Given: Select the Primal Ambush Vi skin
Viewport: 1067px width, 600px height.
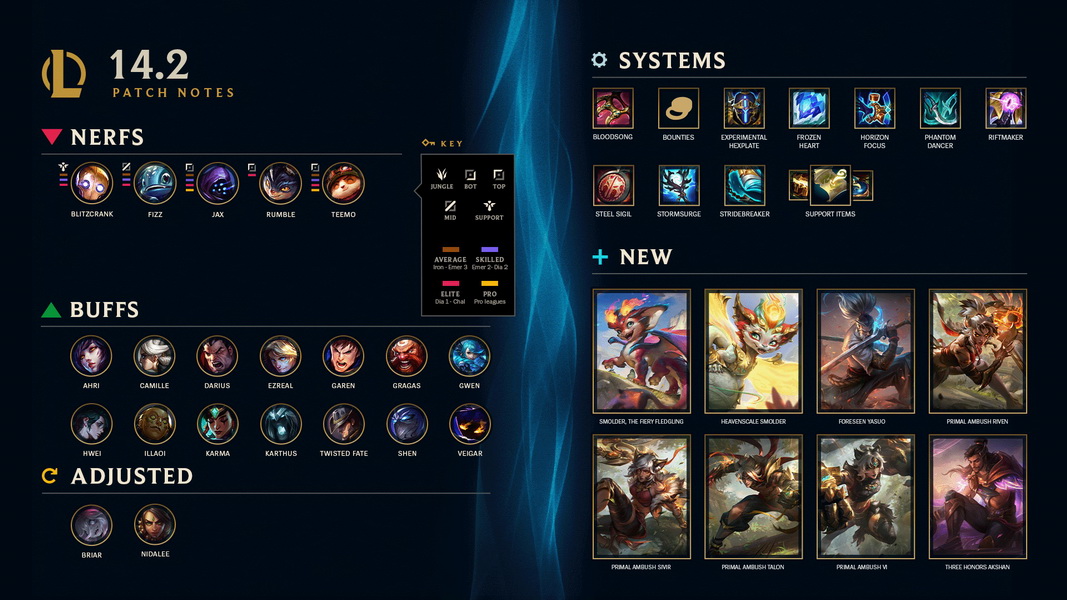Looking at the screenshot, I should tap(865, 497).
